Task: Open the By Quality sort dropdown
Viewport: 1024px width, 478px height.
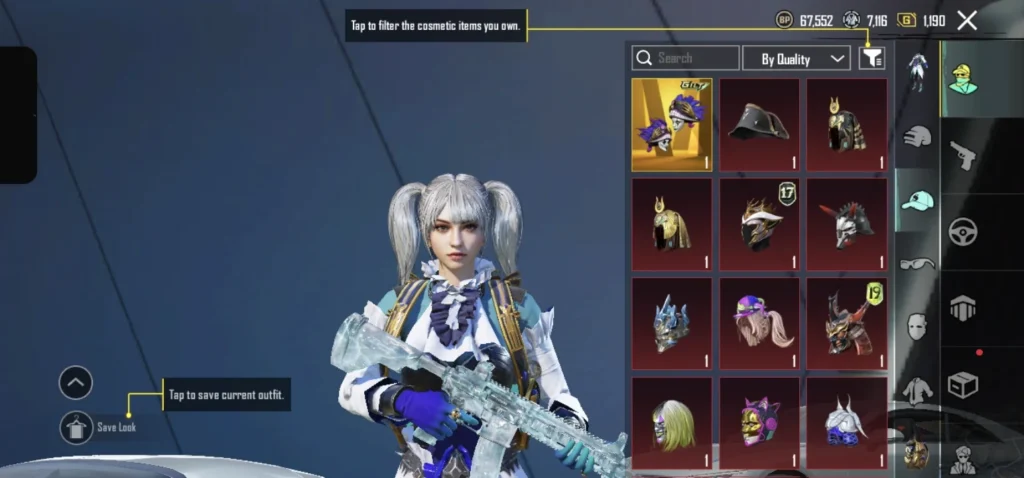Action: click(796, 59)
